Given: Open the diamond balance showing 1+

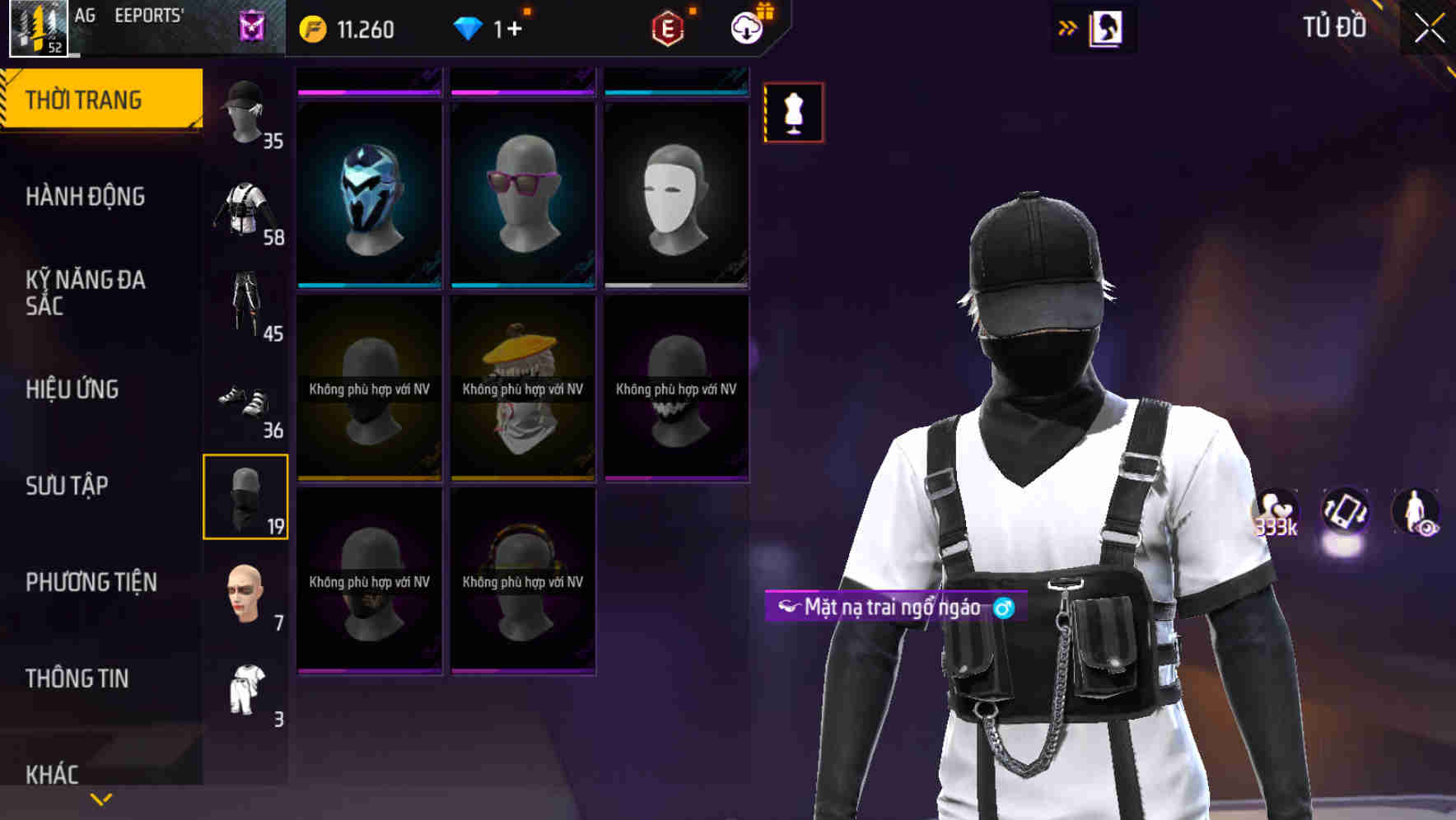Looking at the screenshot, I should [492, 29].
